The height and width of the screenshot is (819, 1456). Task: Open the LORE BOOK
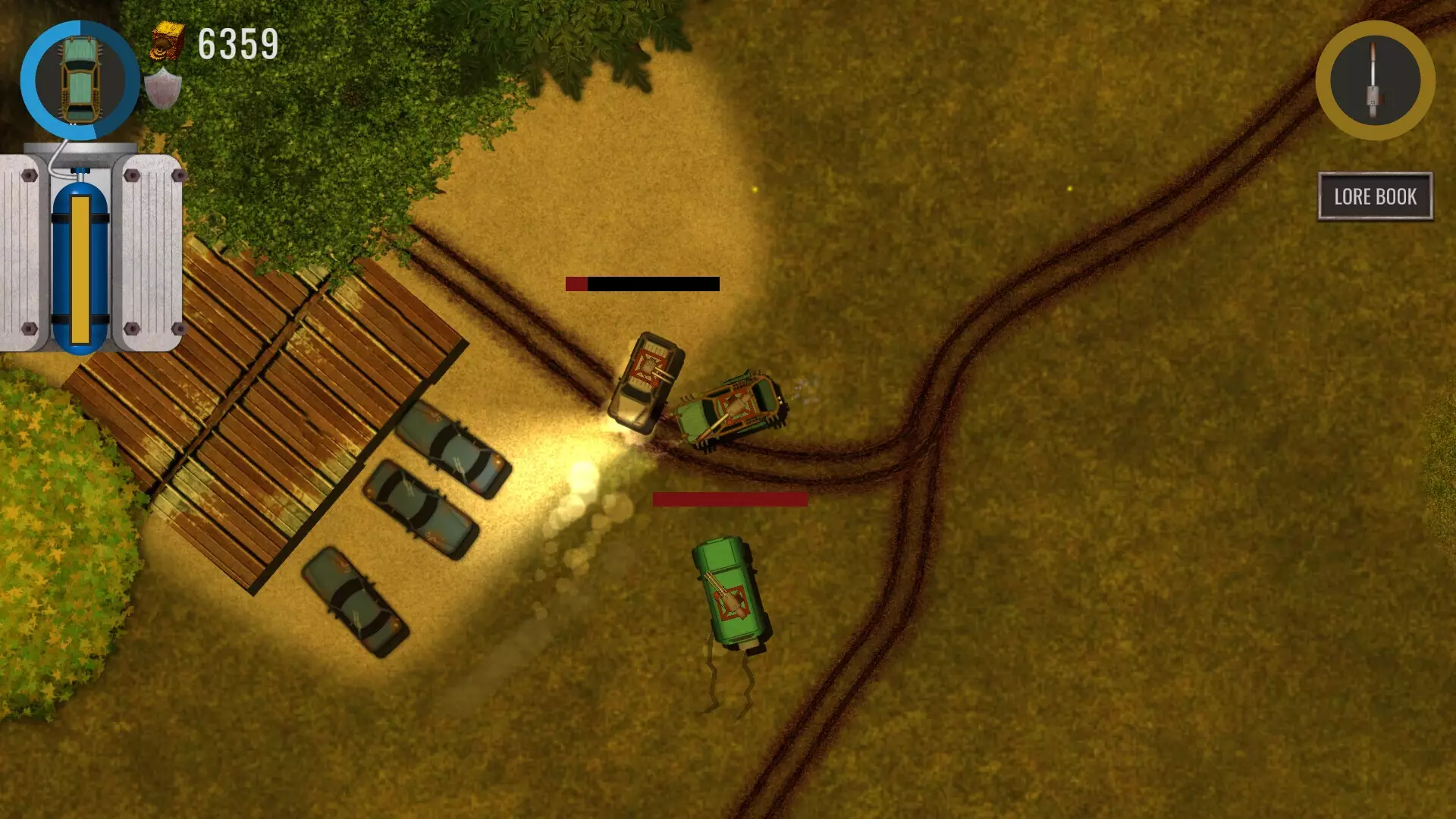click(1376, 196)
